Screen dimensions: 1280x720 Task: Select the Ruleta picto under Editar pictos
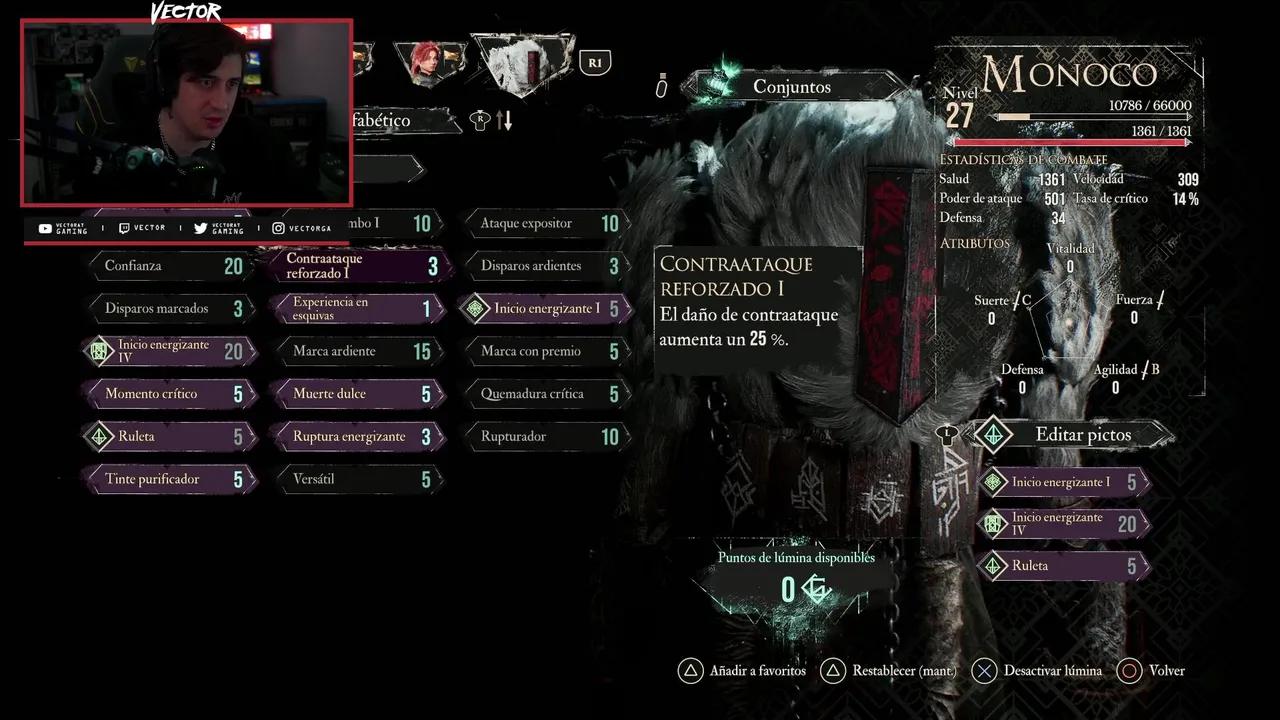[1062, 566]
